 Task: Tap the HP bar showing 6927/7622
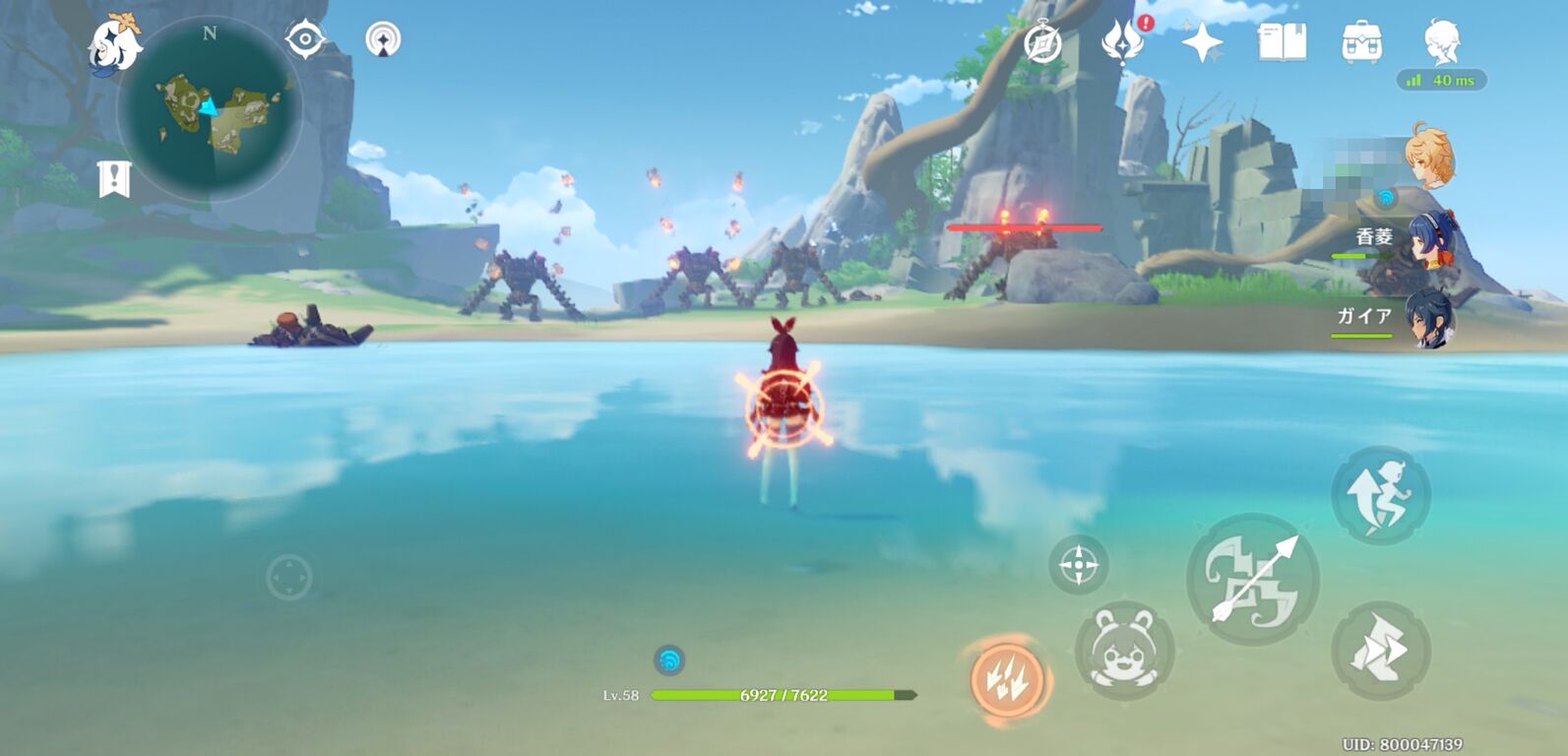(782, 693)
